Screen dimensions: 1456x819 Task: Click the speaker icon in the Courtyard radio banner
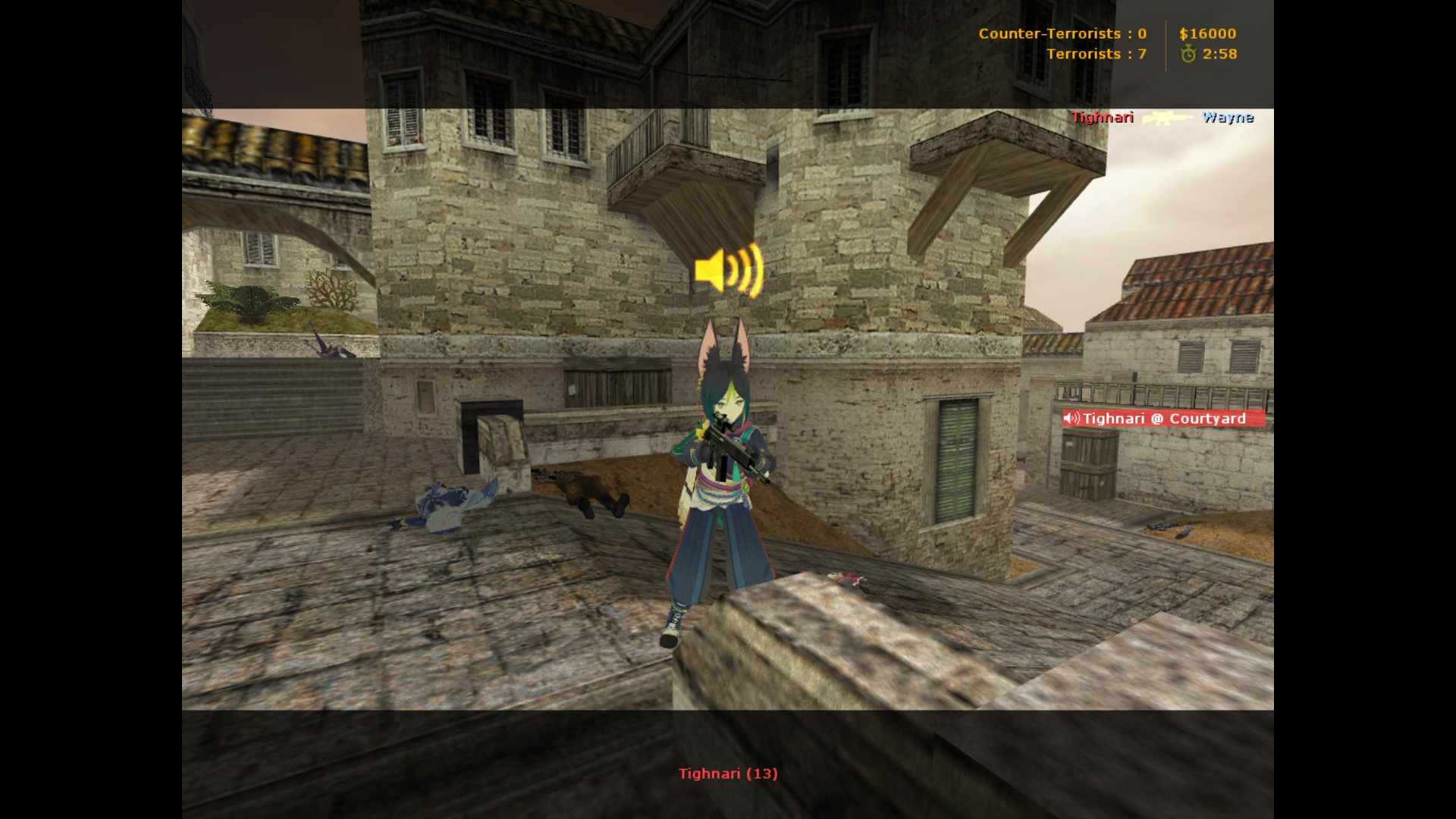coord(1072,419)
